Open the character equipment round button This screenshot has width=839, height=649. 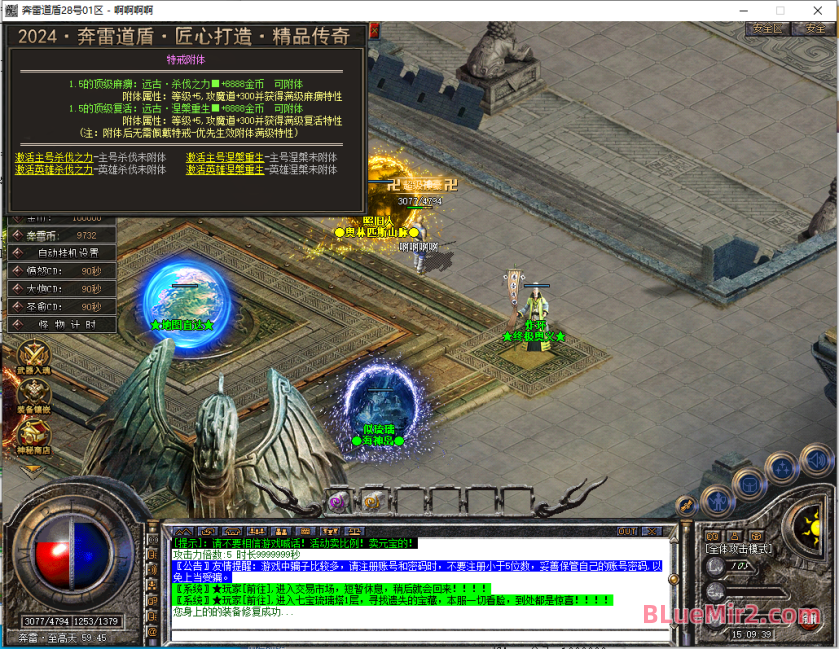tap(718, 500)
